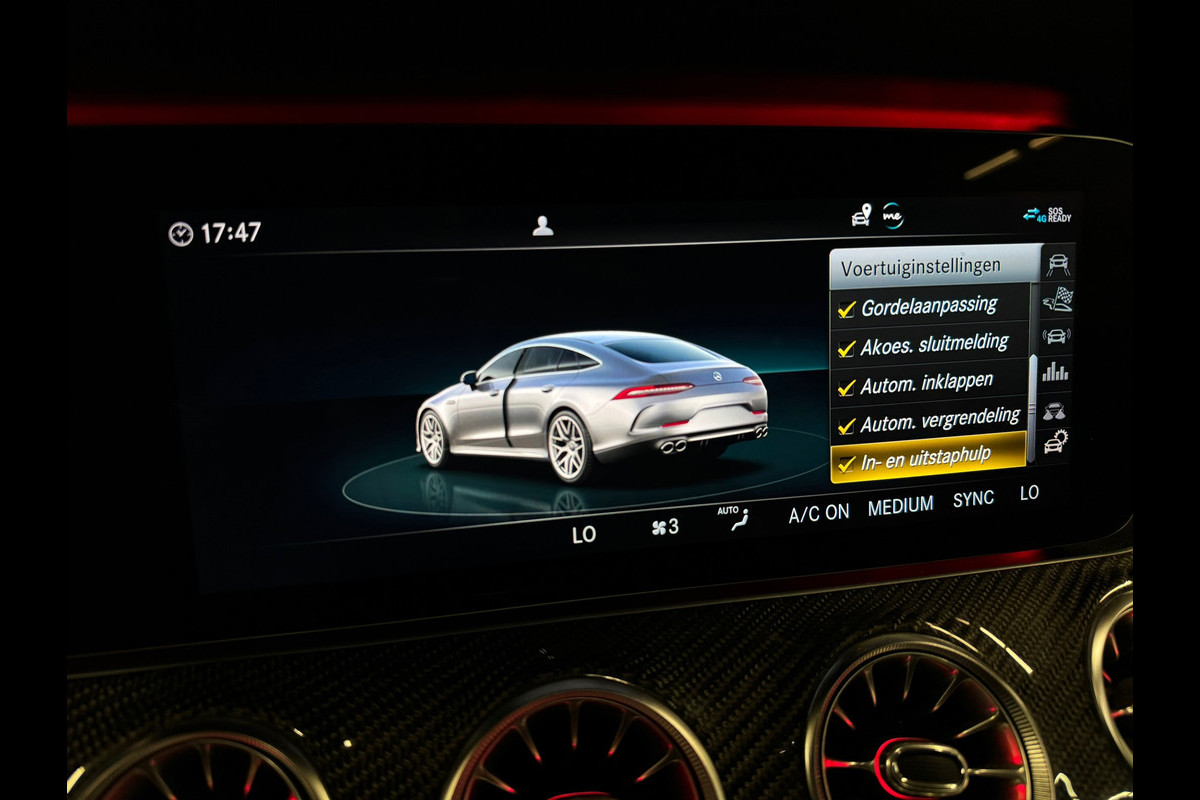Tap the car location pin icon
The width and height of the screenshot is (1200, 800).
coord(861,215)
